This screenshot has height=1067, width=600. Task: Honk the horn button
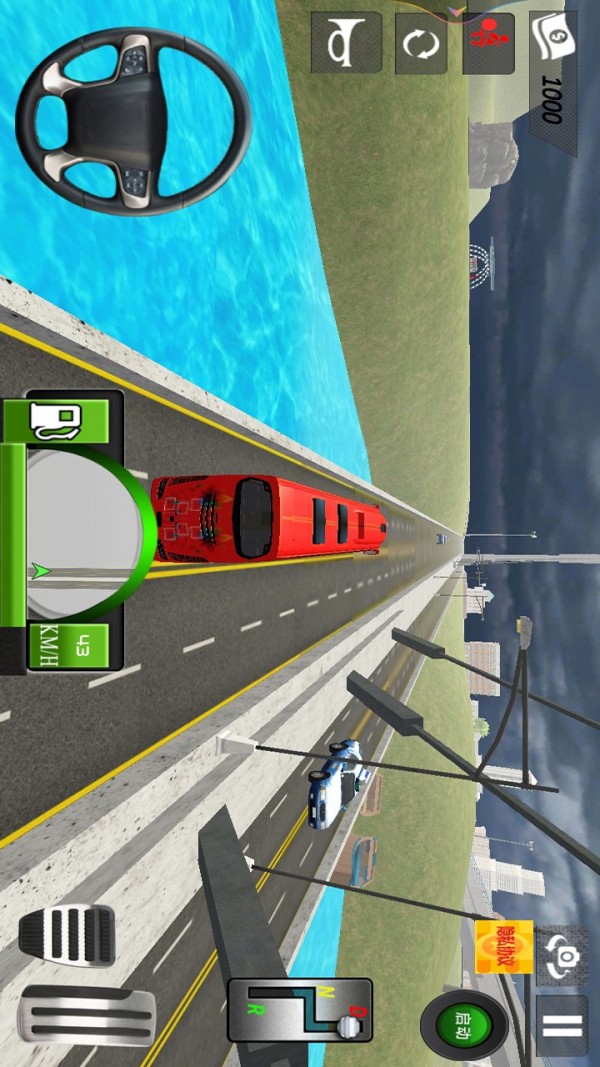345,43
